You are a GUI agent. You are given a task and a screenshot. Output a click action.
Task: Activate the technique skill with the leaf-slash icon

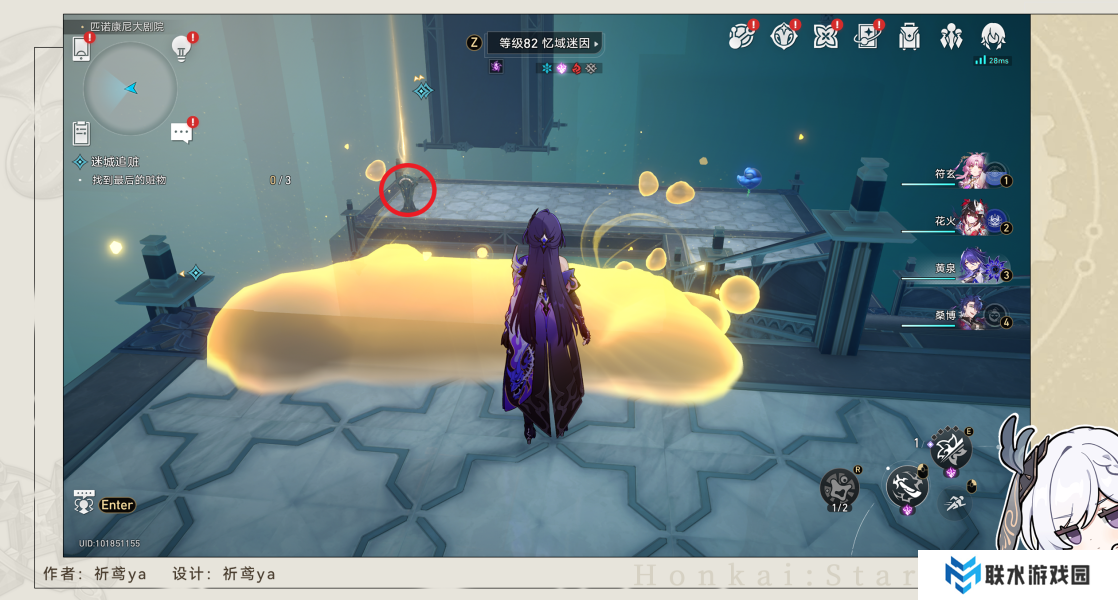pyautogui.click(x=950, y=449)
